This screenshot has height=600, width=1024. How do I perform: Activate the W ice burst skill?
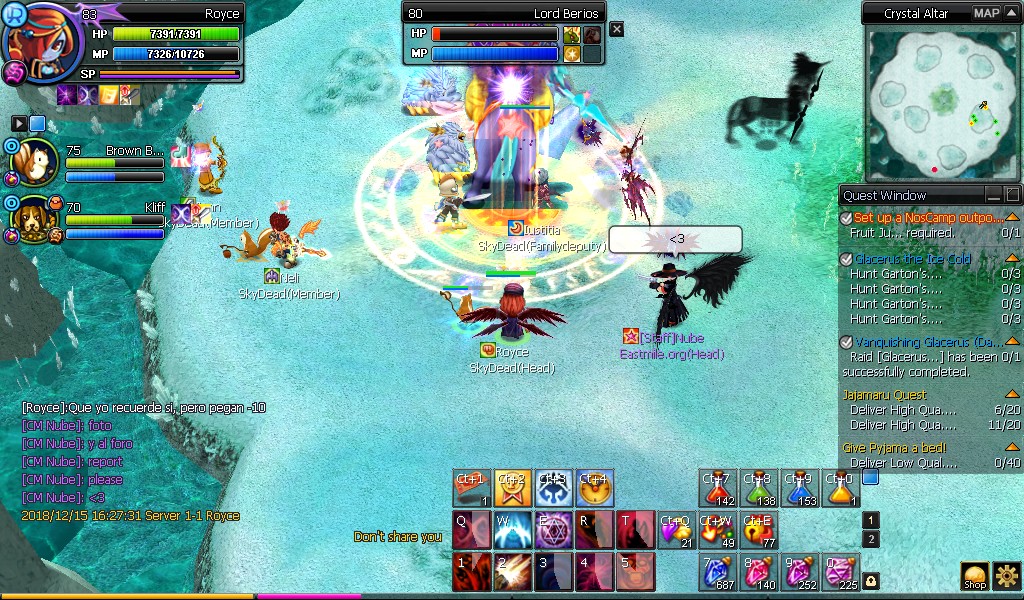point(512,530)
